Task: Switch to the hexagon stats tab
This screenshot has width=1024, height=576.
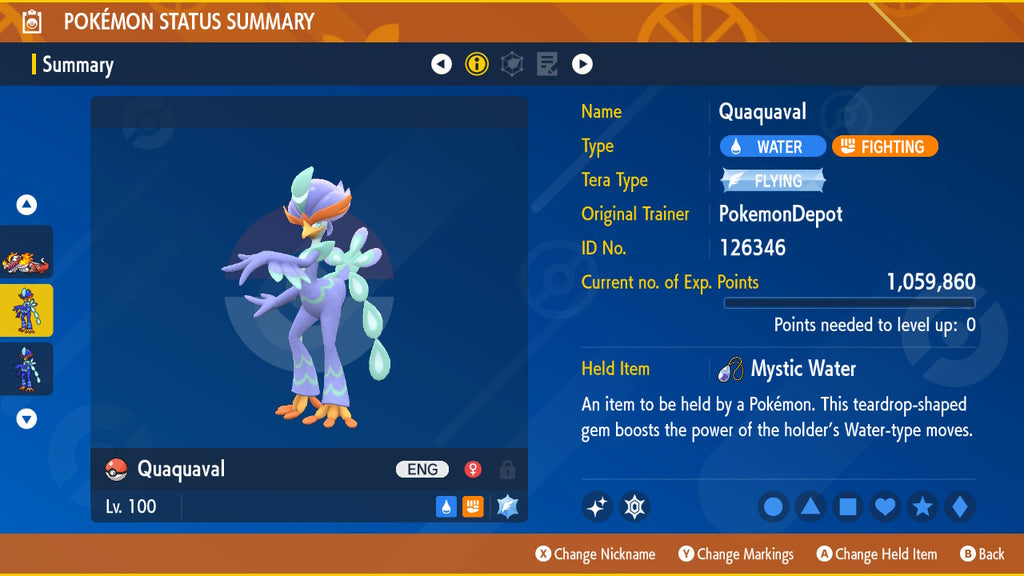Action: (x=512, y=65)
